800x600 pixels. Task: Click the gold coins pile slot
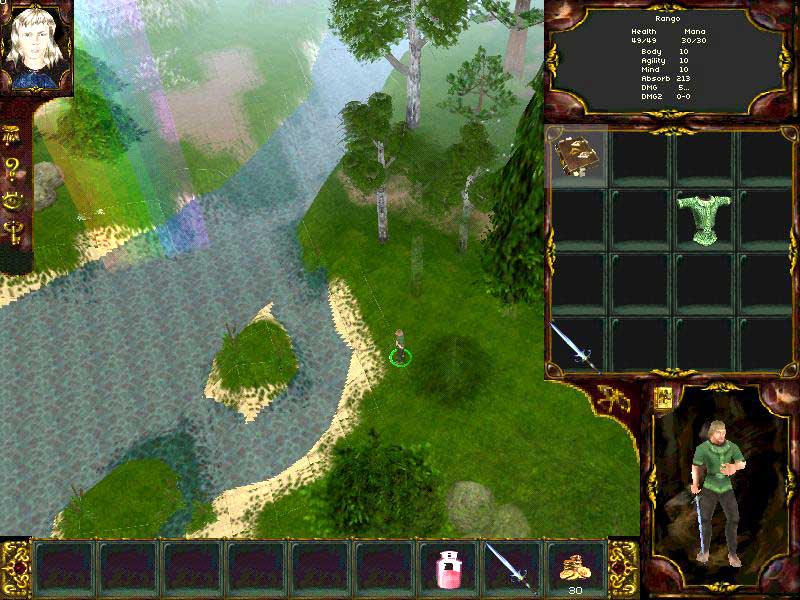click(575, 566)
